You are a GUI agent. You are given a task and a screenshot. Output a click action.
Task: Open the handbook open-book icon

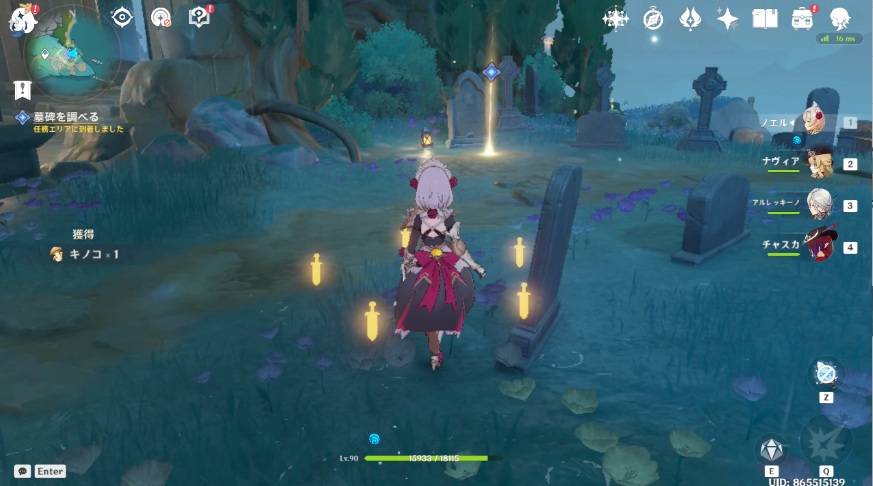(765, 19)
